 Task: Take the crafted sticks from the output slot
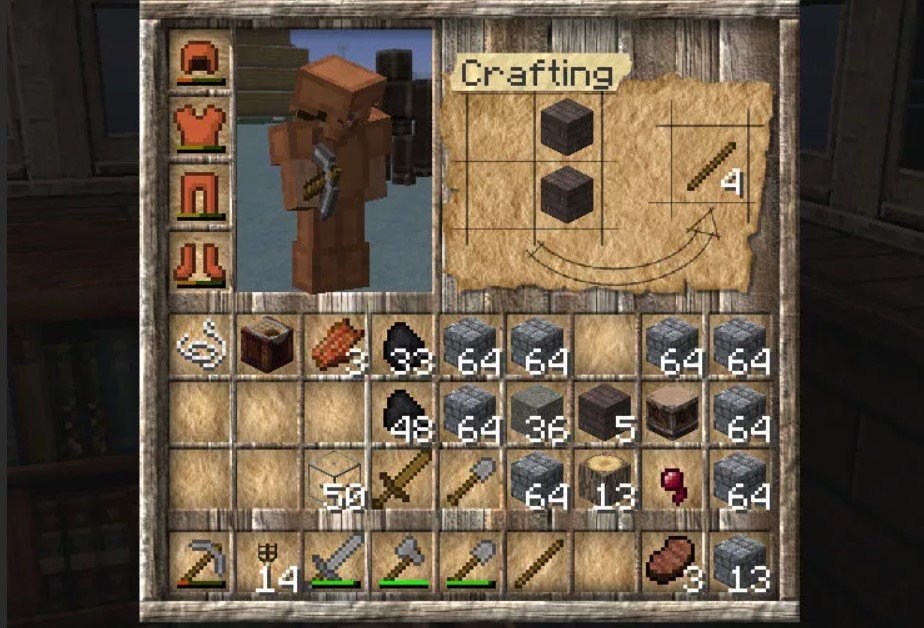[x=712, y=169]
